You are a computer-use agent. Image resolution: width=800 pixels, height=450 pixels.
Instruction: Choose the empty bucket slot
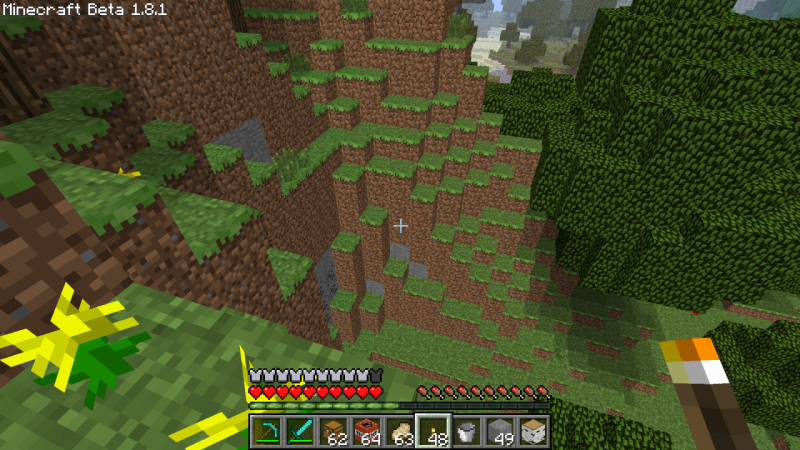coord(466,432)
